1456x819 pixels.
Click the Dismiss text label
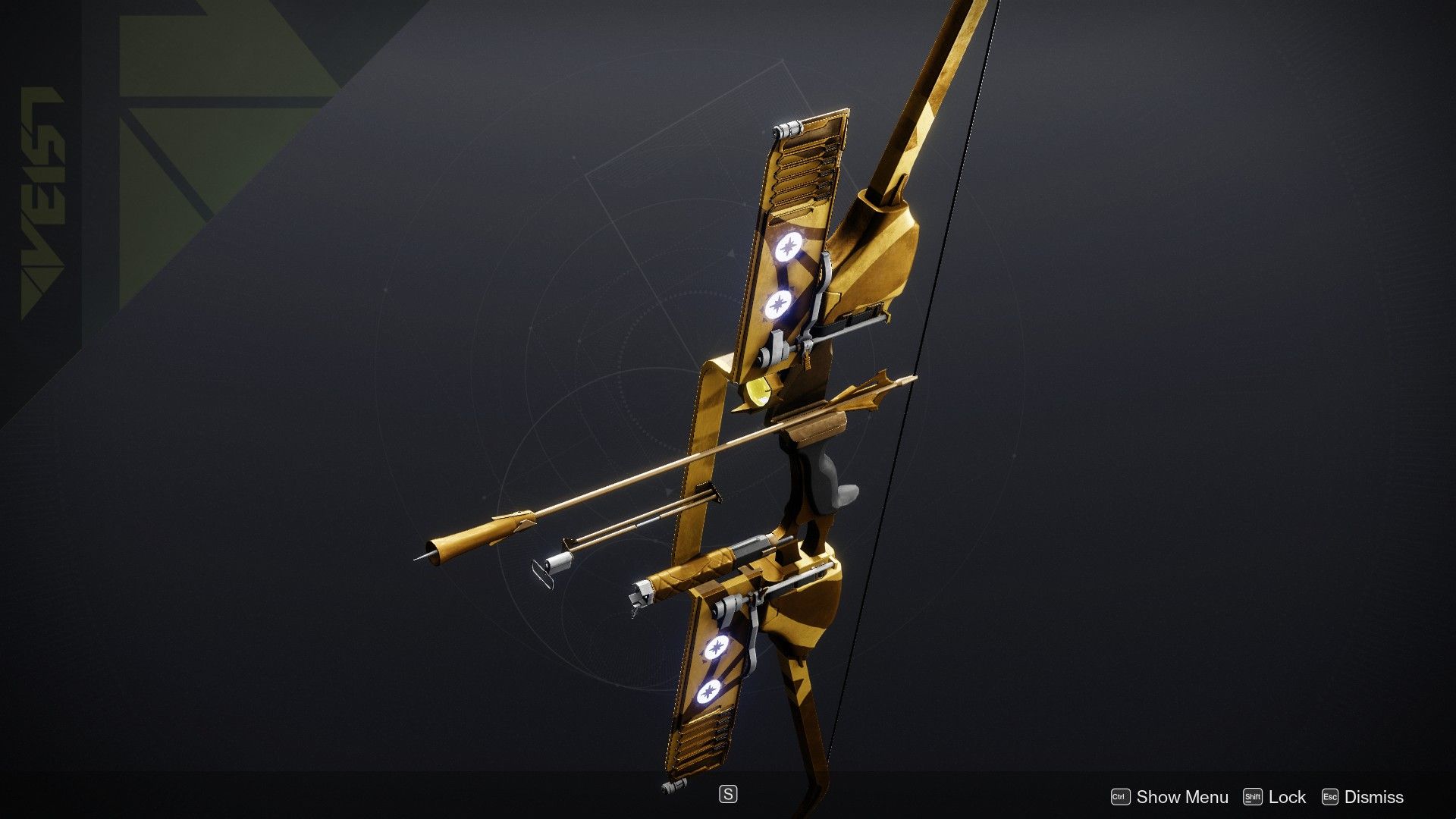(x=1373, y=797)
